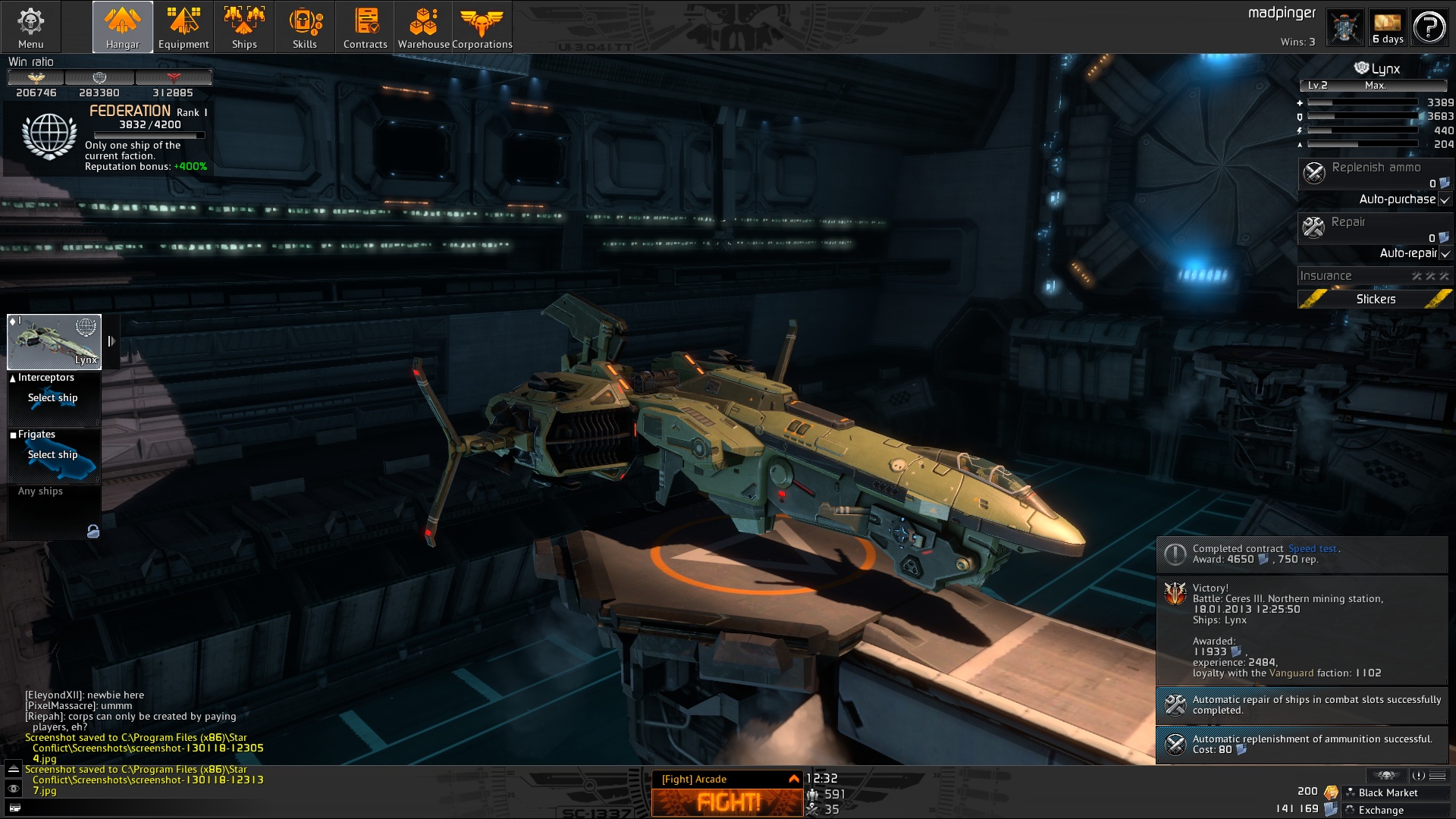Viewport: 1456px width, 819px height.
Task: Open the Warehouse tab
Action: 423,27
